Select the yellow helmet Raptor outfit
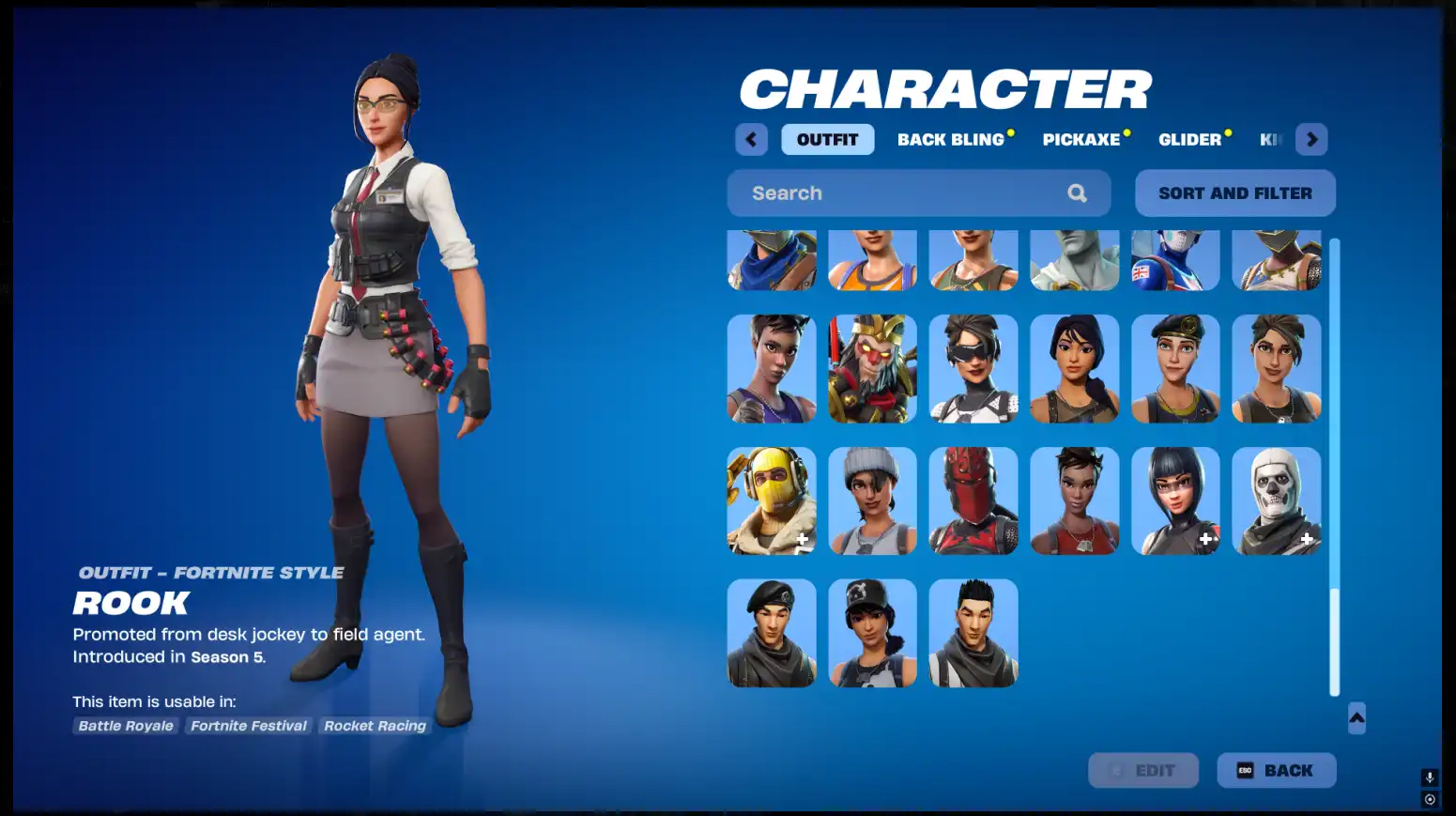1456x816 pixels. coord(772,500)
